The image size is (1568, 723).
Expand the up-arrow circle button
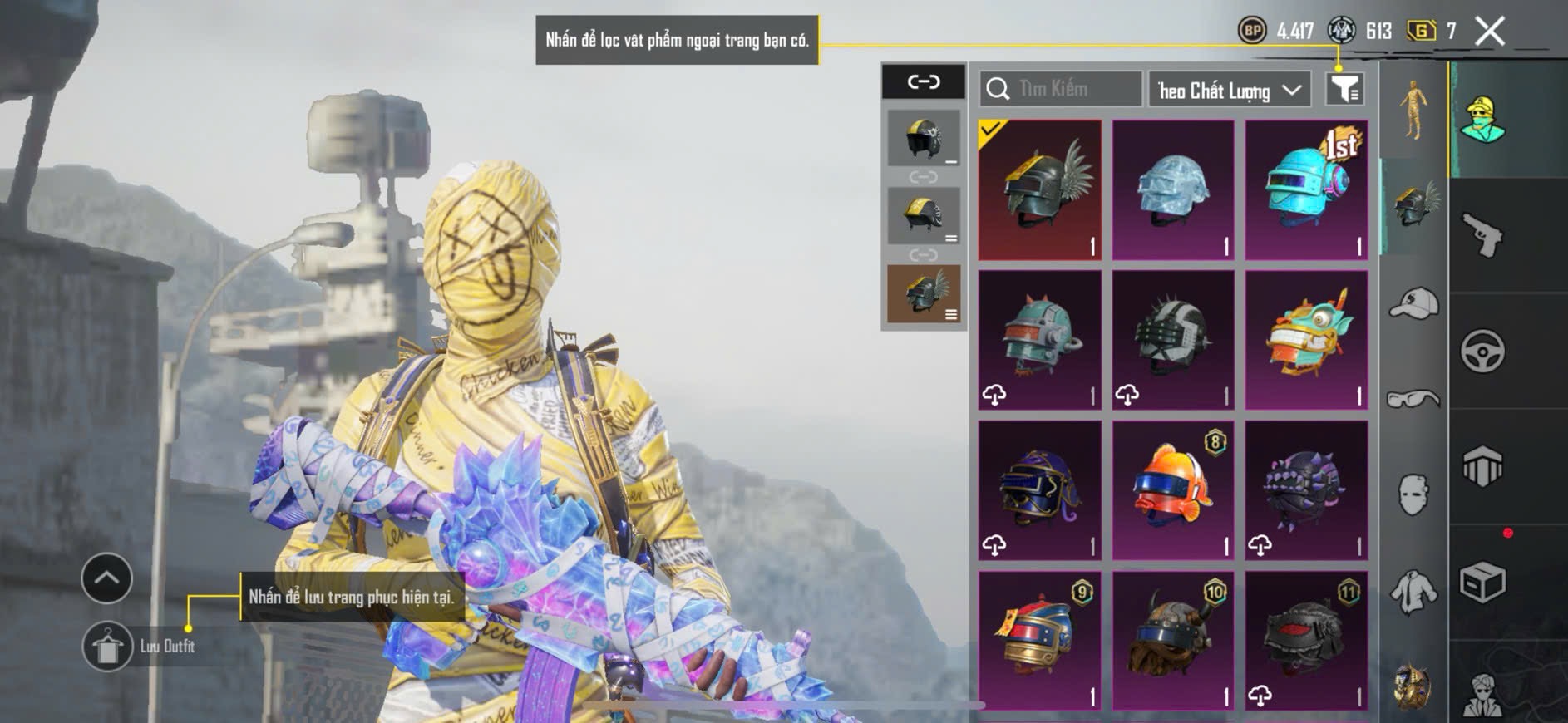coord(106,578)
